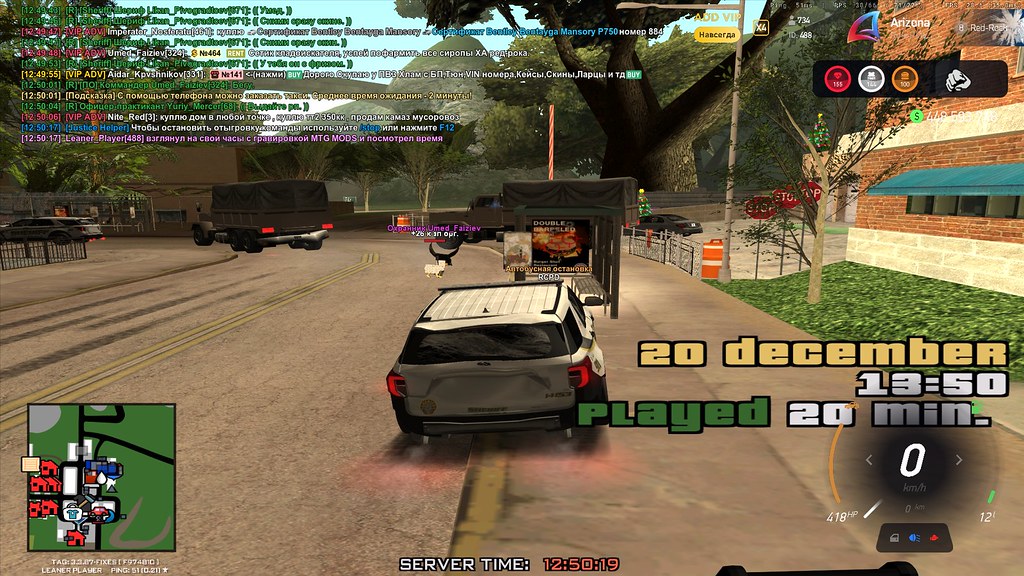Click the blue "stop" link in chat
1024x576 pixels.
pos(370,128)
